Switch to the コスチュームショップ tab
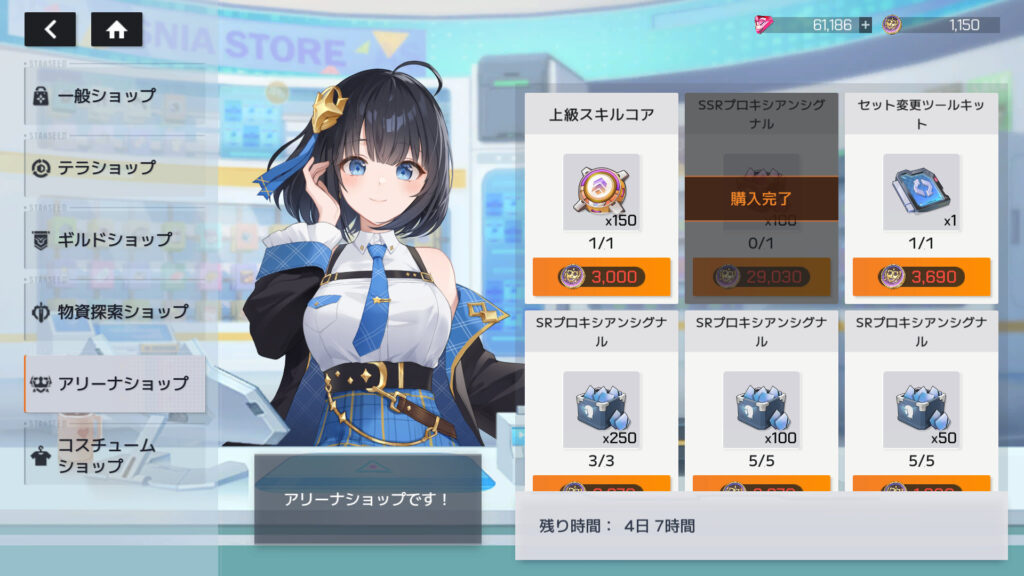The image size is (1024, 576). [114, 456]
